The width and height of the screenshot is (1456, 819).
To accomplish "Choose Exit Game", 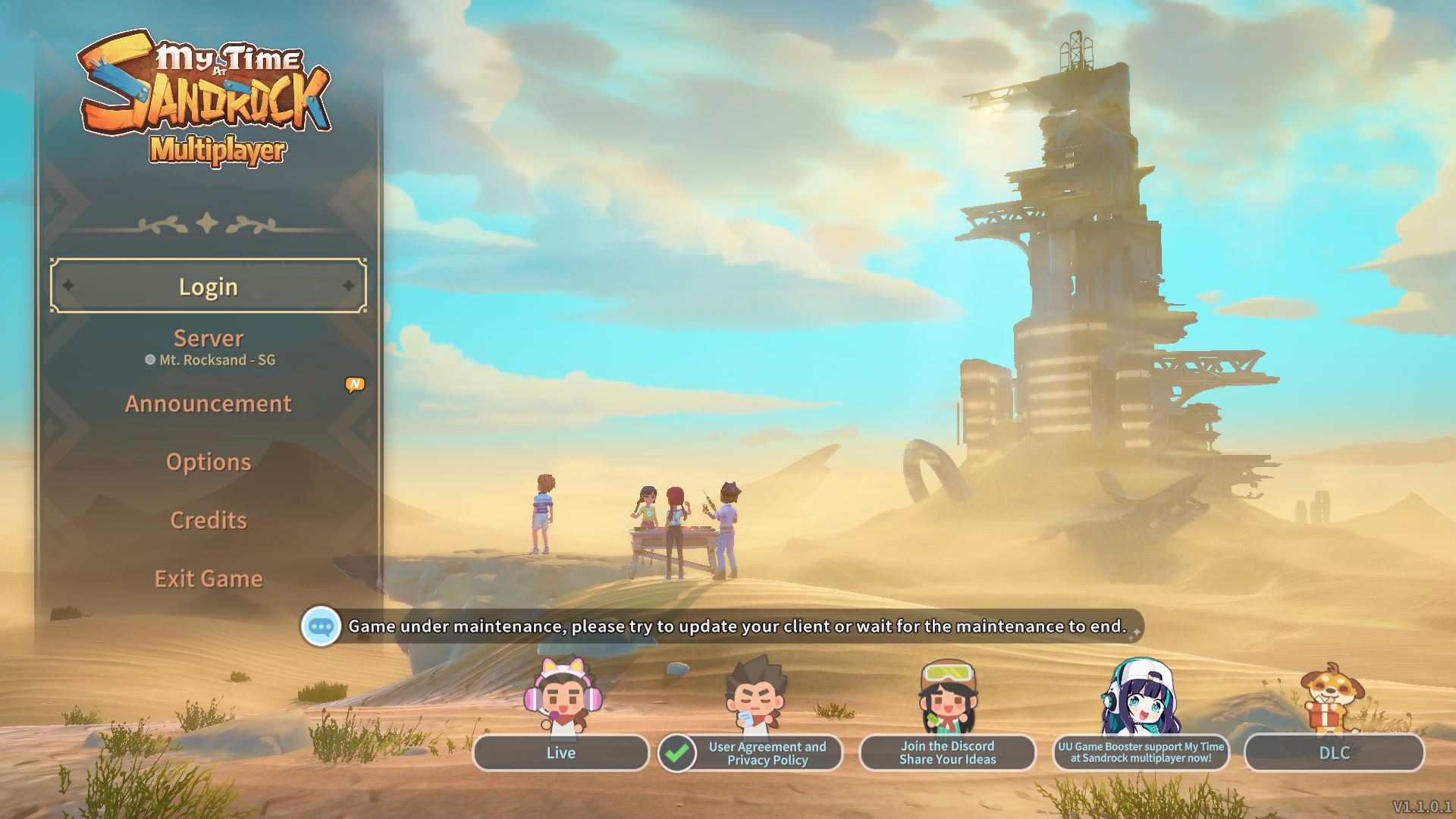I will pos(209,579).
